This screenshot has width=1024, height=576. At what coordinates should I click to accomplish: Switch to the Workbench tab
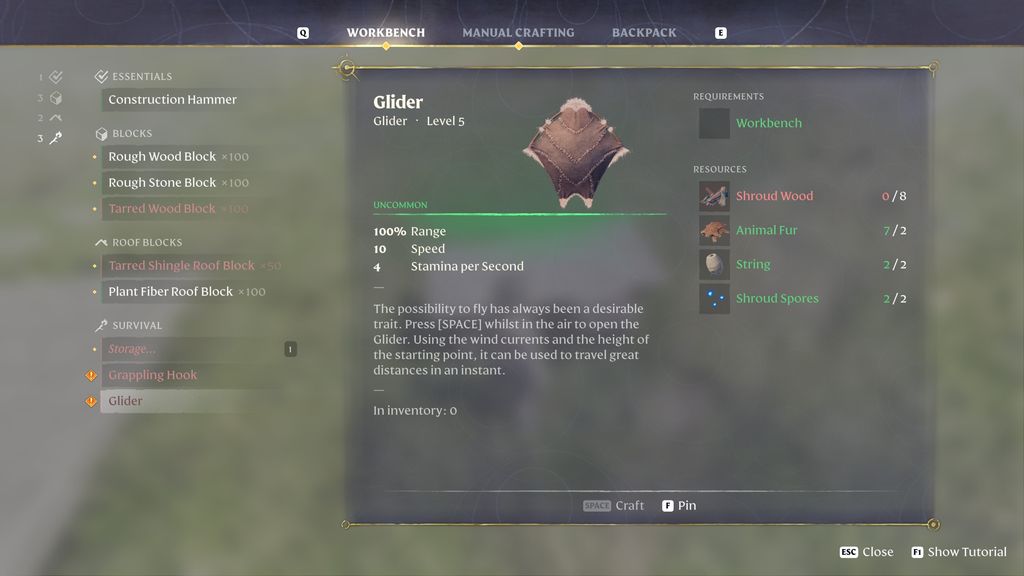pos(385,33)
